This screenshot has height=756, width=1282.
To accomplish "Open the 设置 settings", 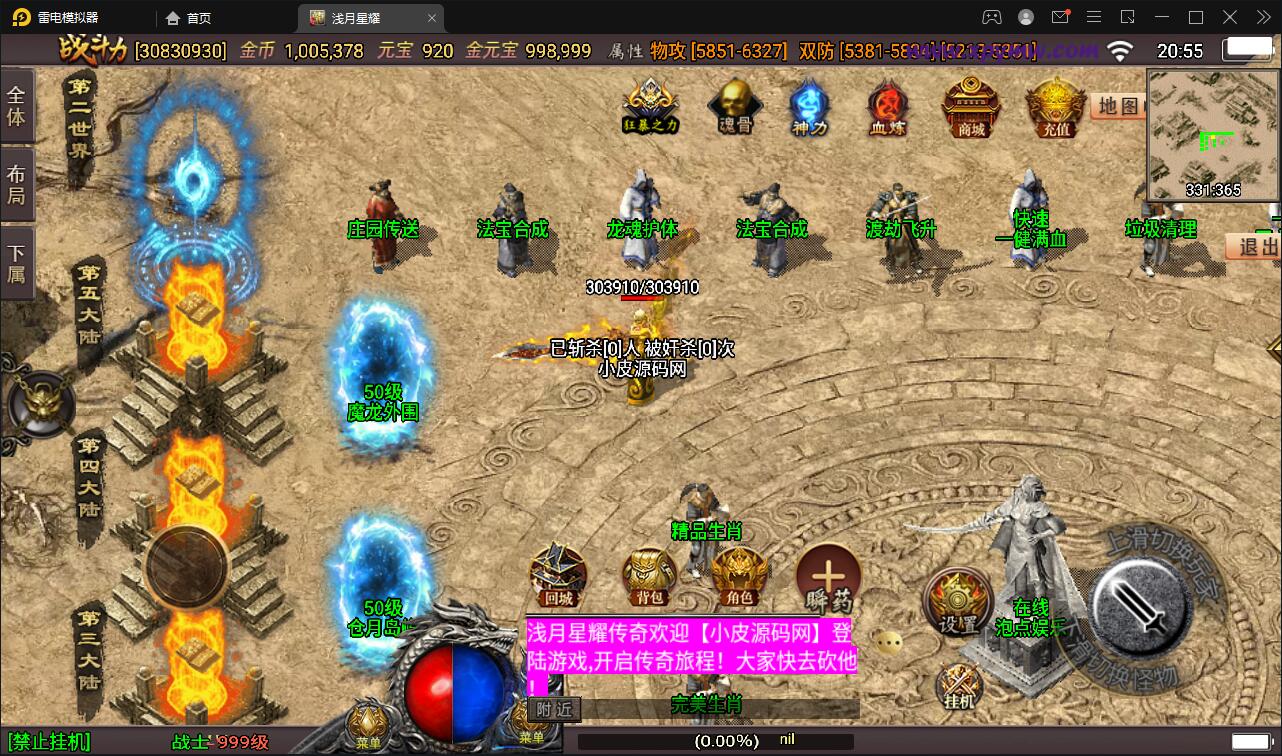I will click(x=959, y=600).
